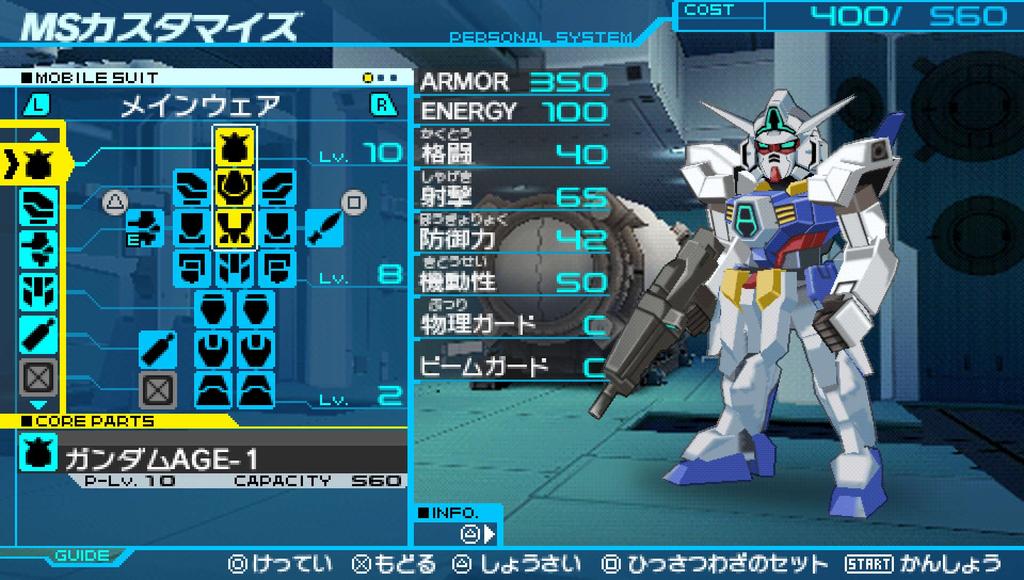Select the saber slot beside the legs
This screenshot has height=580, width=1024.
click(x=153, y=349)
